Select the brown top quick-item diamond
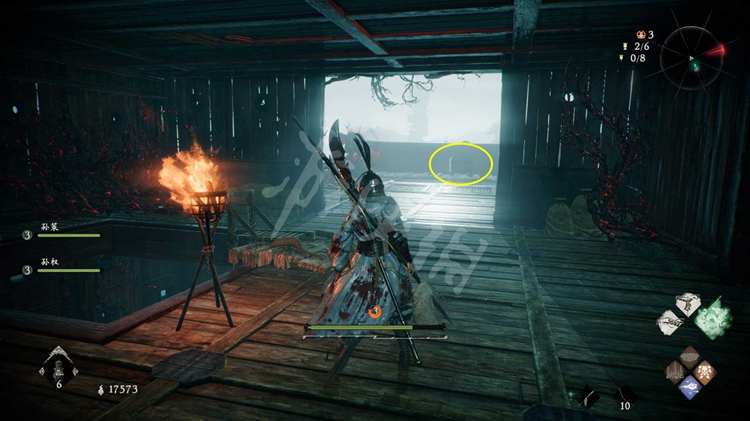 point(689,356)
